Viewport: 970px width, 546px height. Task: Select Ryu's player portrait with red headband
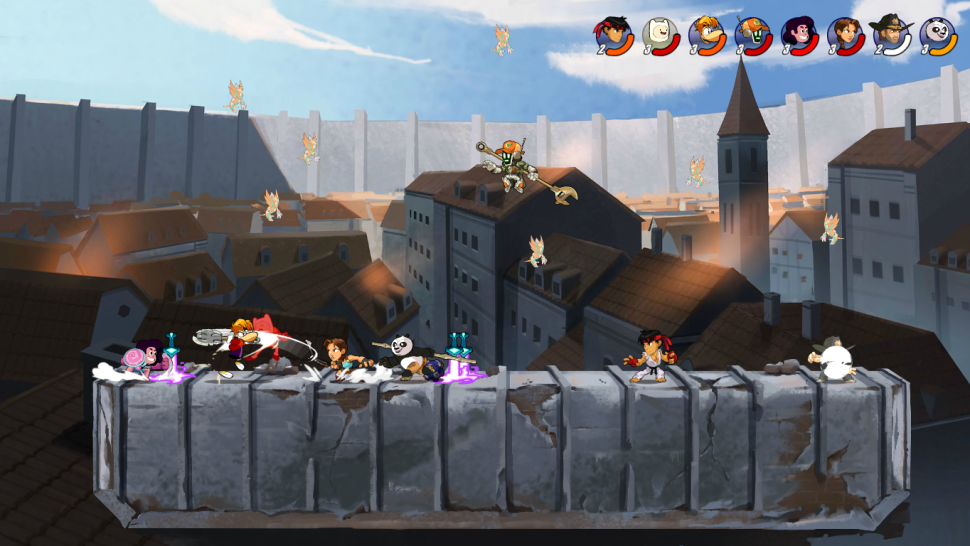pos(613,34)
